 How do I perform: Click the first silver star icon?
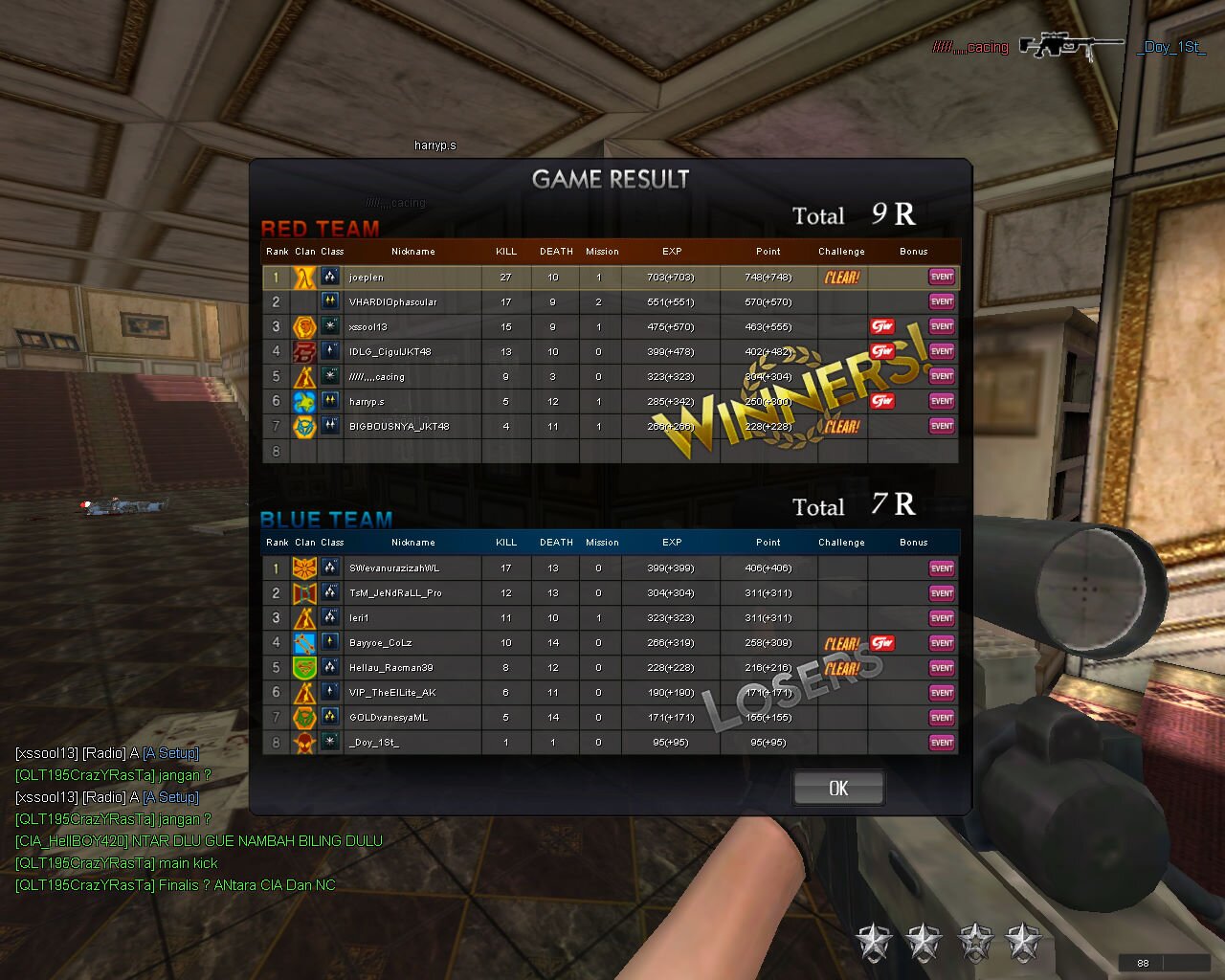874,941
